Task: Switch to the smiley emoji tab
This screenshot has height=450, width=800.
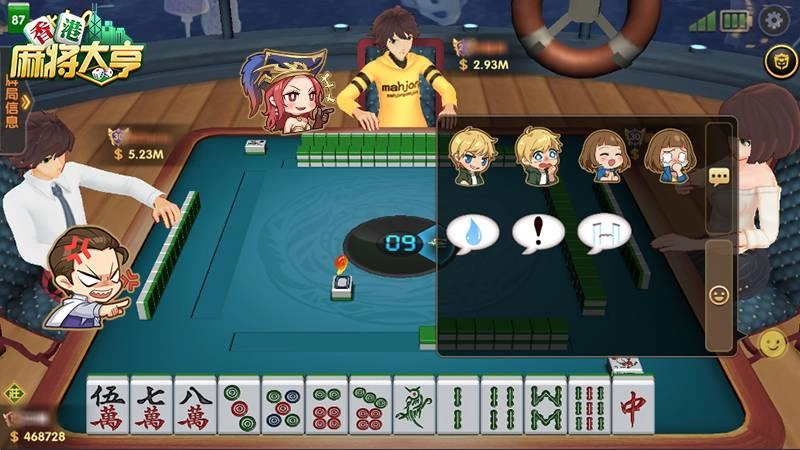Action: tap(719, 295)
